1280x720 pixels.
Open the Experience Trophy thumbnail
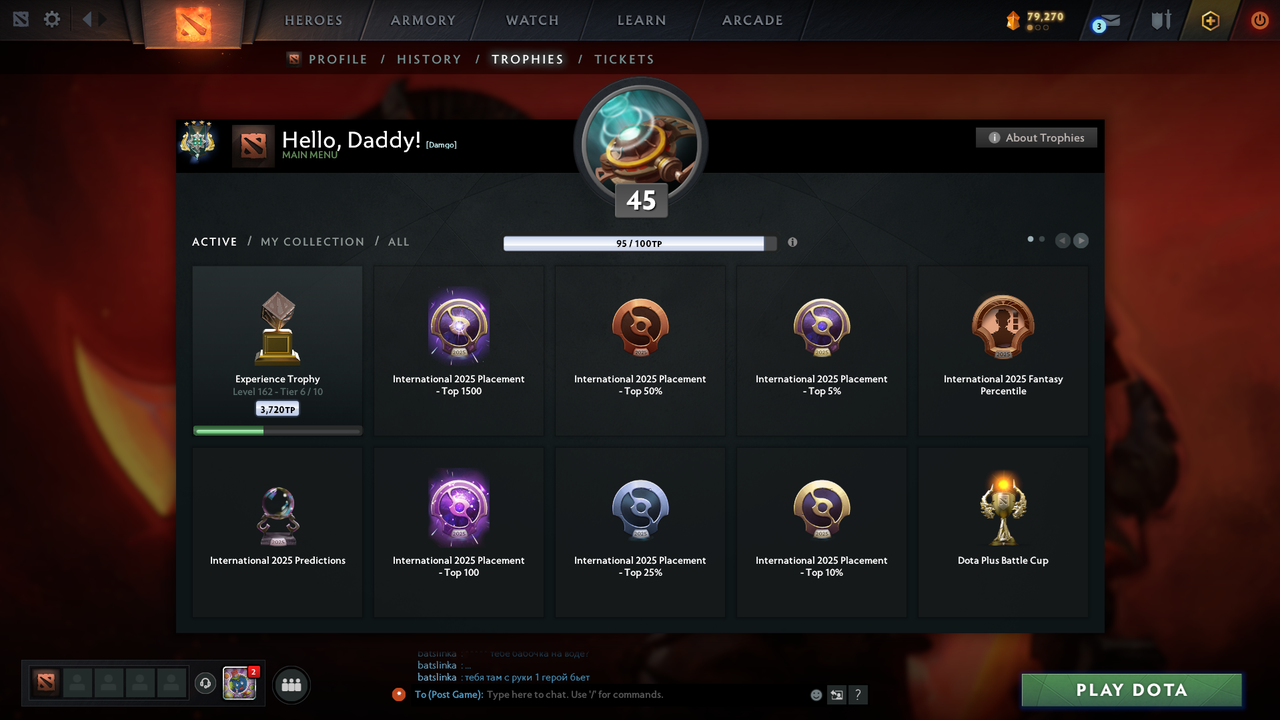point(277,325)
